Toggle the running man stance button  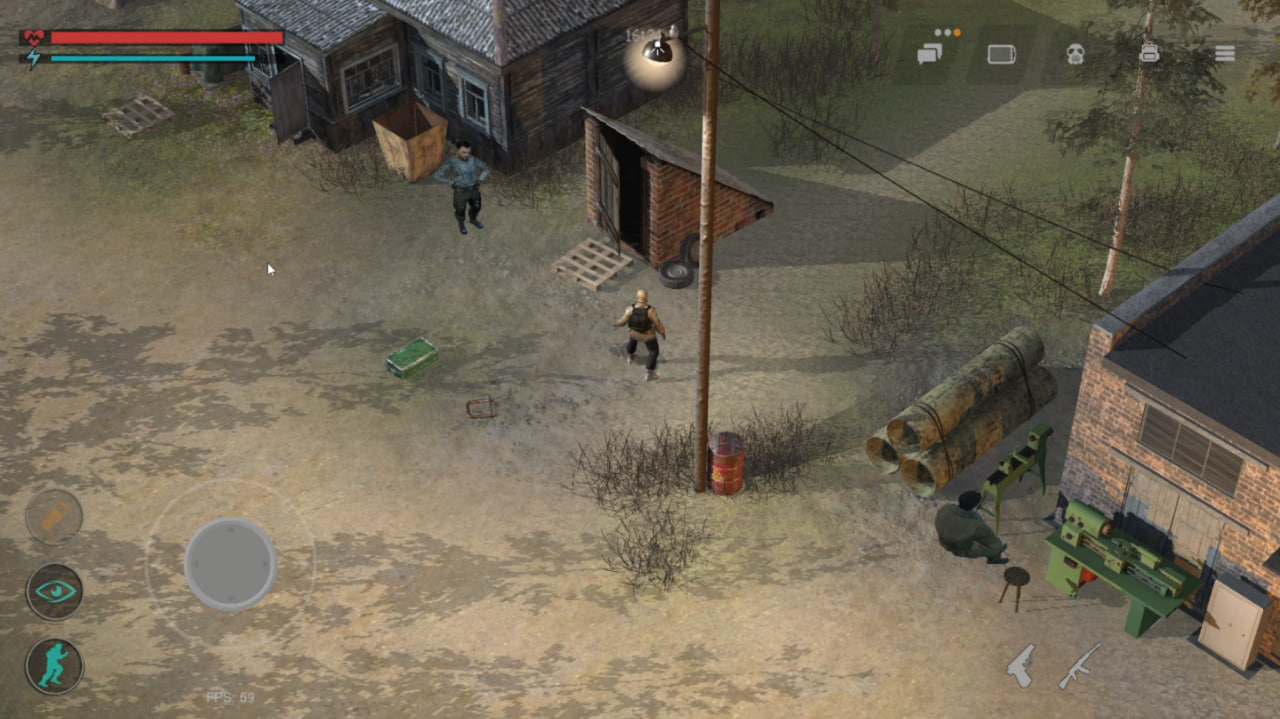pyautogui.click(x=54, y=666)
